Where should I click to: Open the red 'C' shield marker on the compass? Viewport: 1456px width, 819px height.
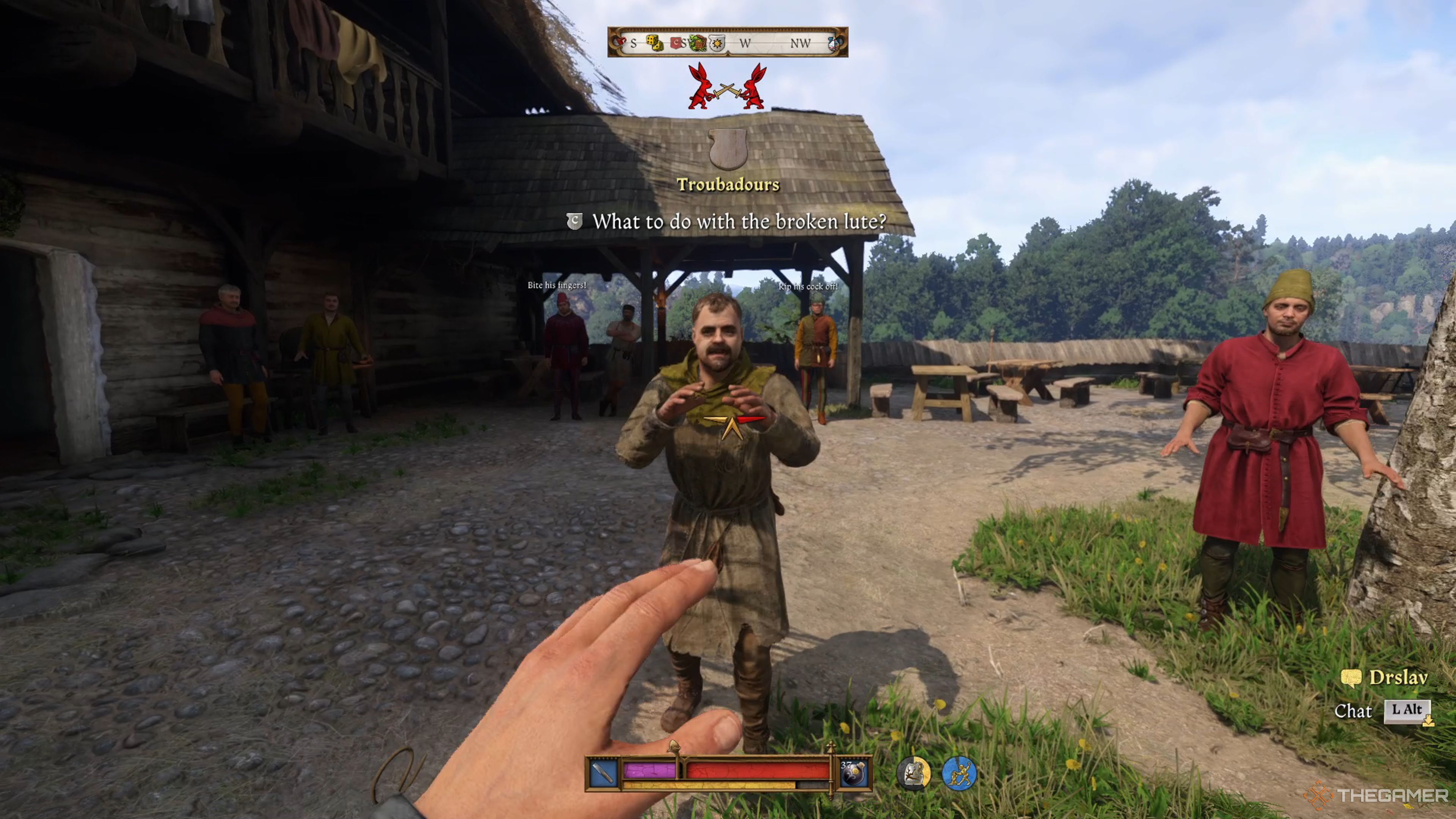[x=676, y=44]
